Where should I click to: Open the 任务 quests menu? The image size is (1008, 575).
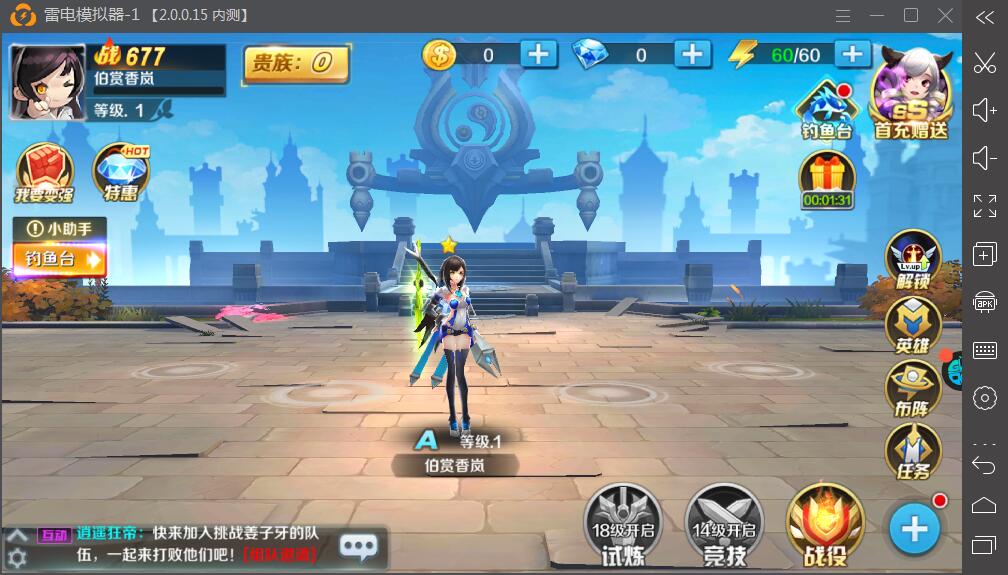point(913,452)
